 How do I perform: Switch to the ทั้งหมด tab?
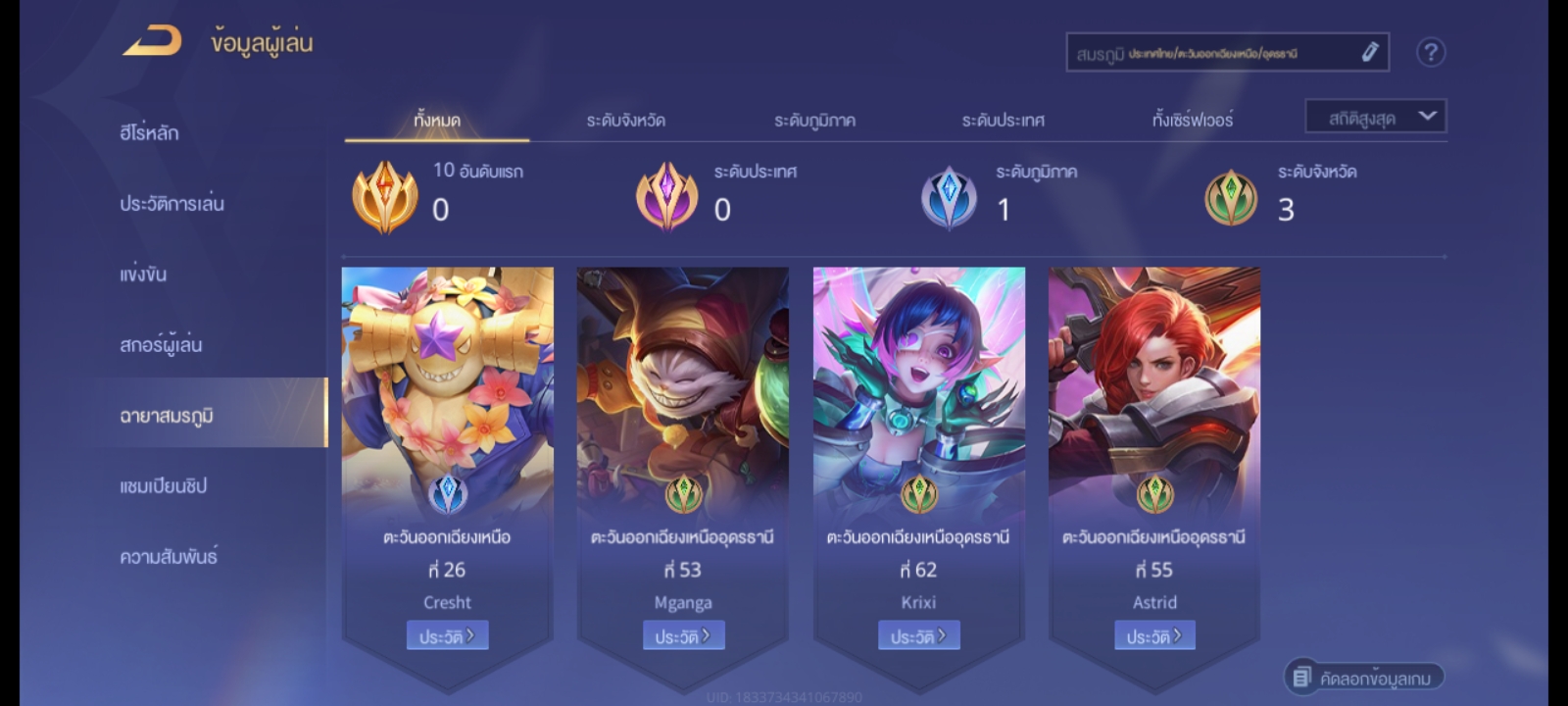[x=437, y=121]
